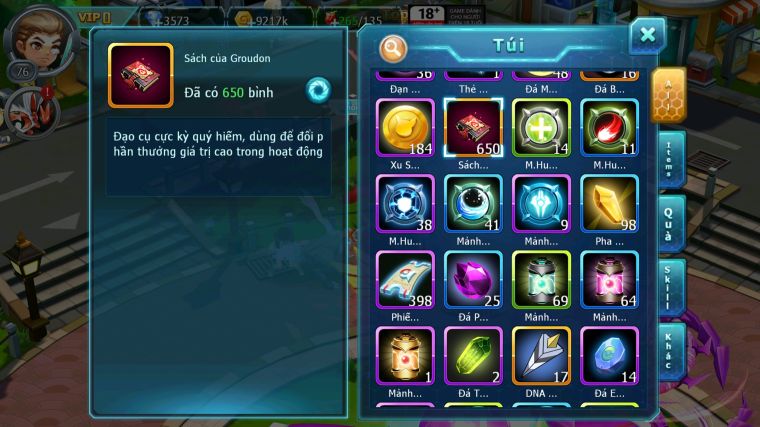Select the Phiếu ticket stack of 398

coord(405,280)
